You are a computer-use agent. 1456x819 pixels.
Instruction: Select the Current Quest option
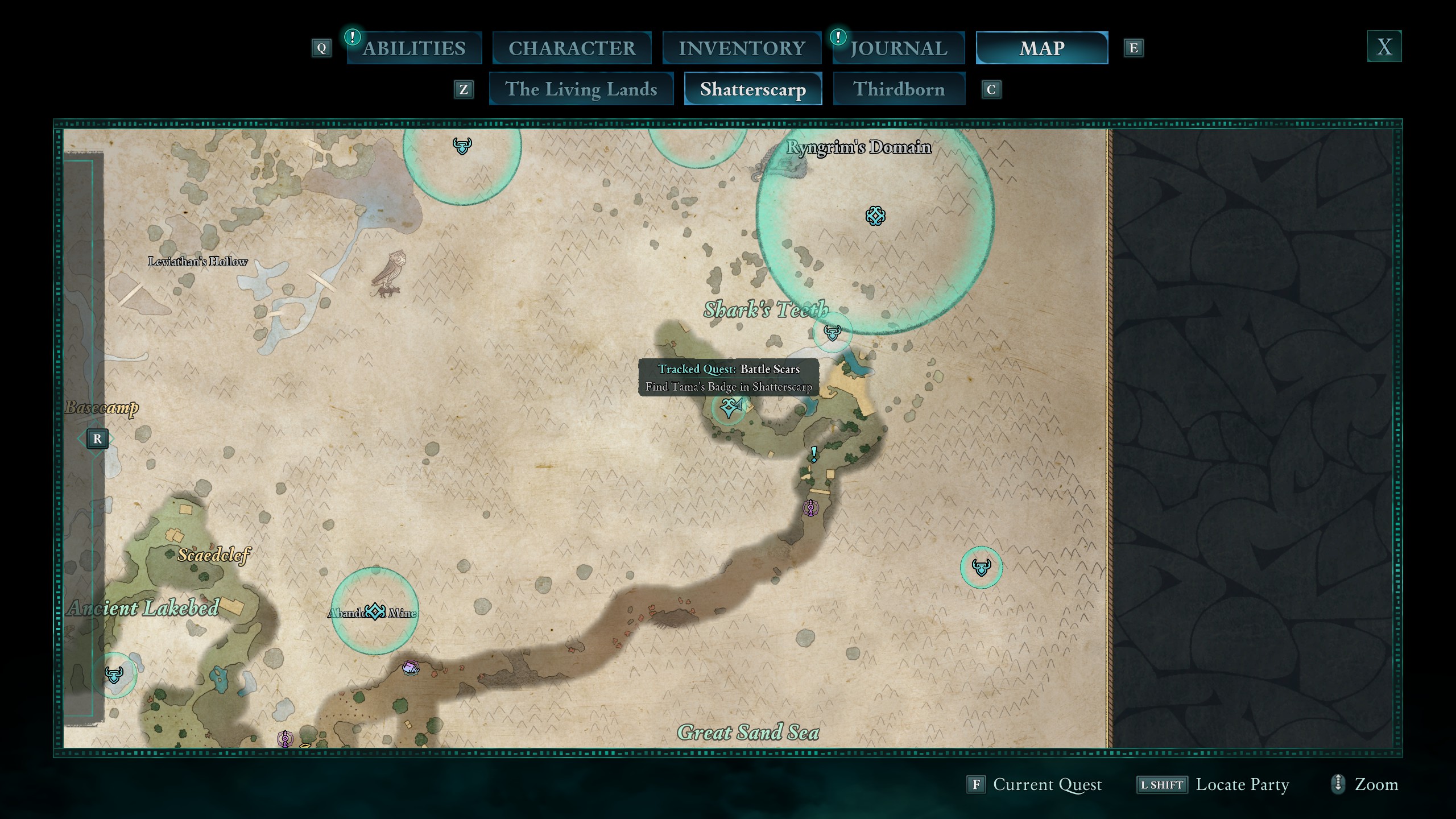1035,785
